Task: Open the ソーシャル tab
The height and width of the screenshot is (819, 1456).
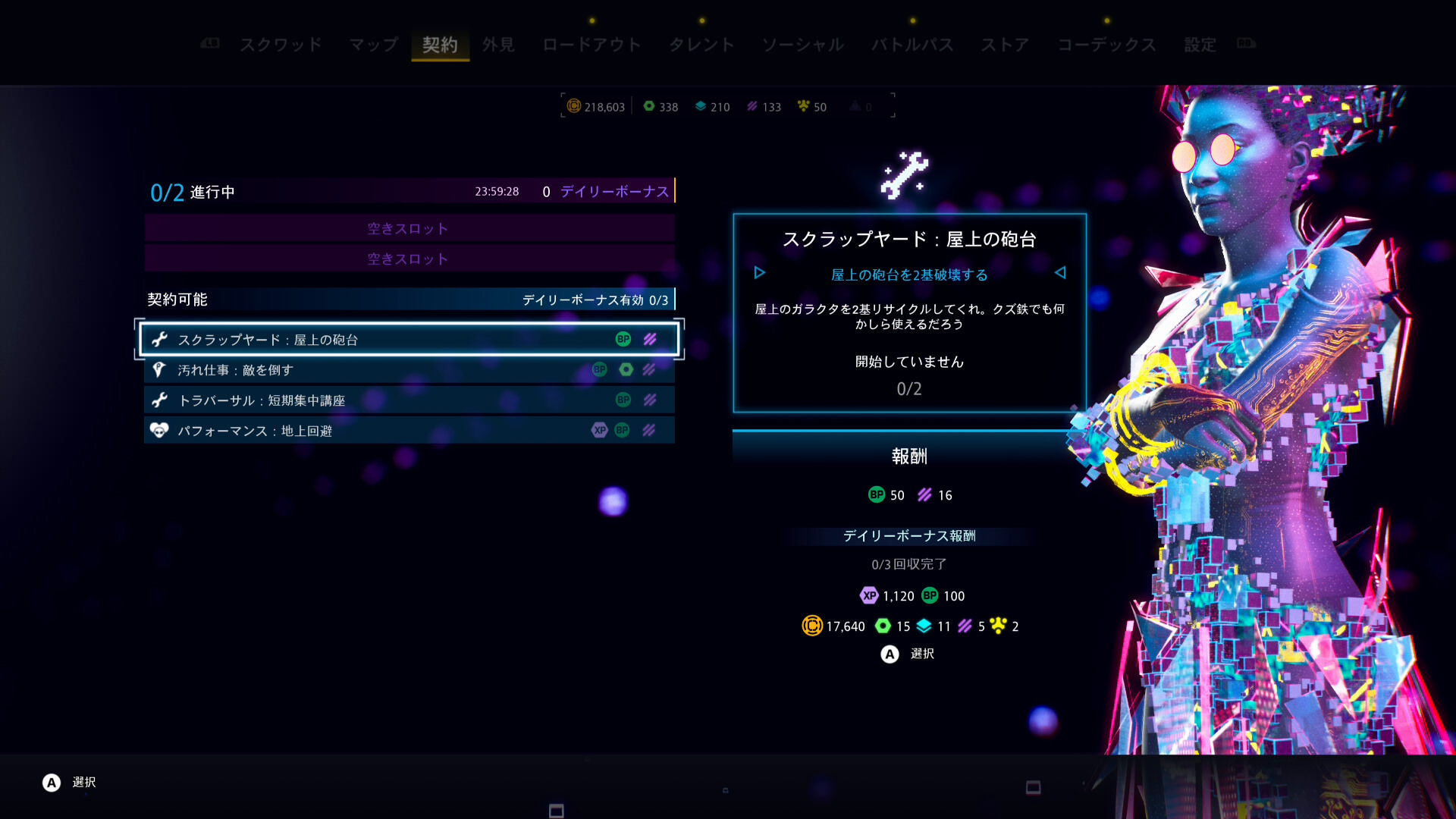Action: (x=803, y=45)
